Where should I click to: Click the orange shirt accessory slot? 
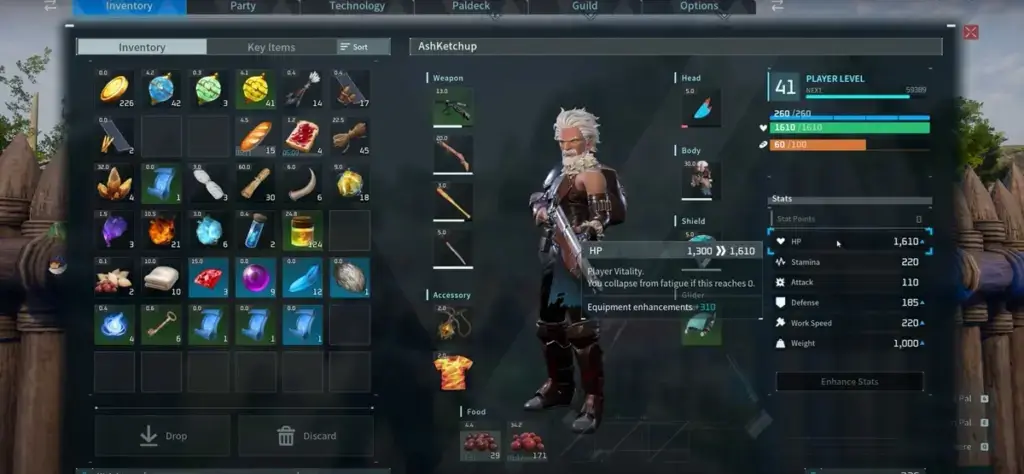(453, 372)
